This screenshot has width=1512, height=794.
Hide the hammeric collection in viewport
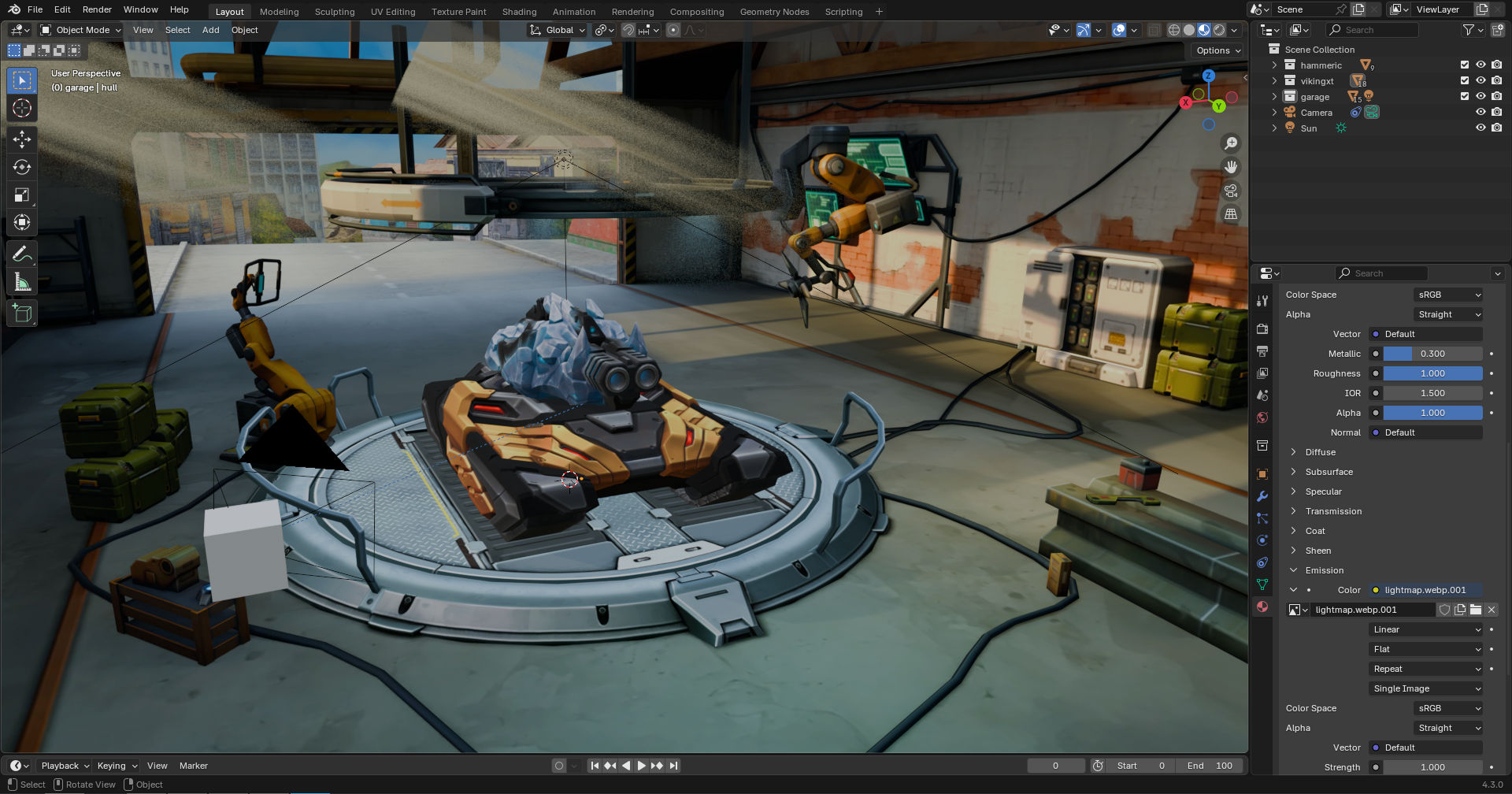pos(1480,65)
